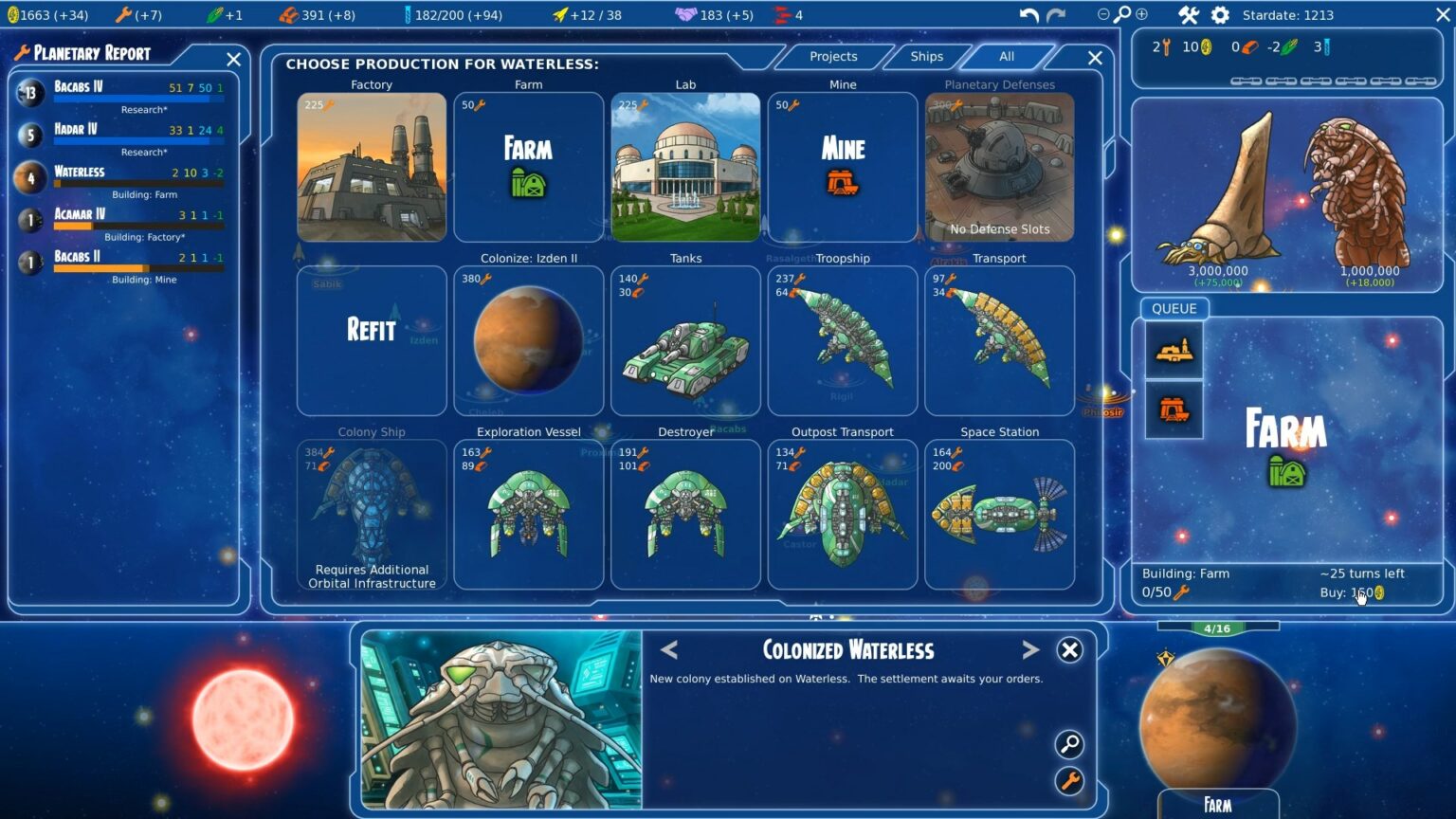Select the Factory production option

371,167
